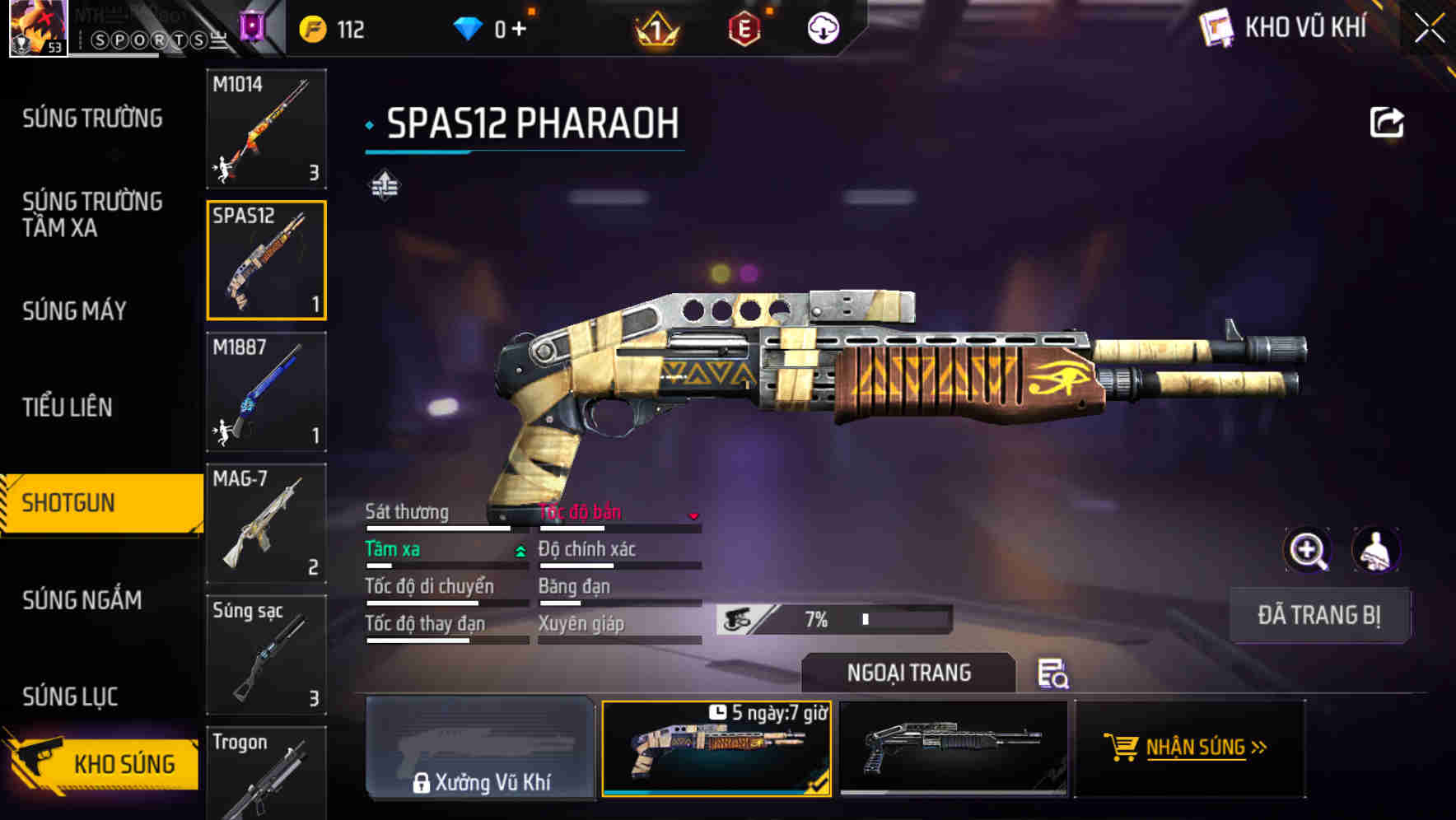Click the player avatar badge top left
Viewport: 1456px width, 820px height.
tap(39, 27)
